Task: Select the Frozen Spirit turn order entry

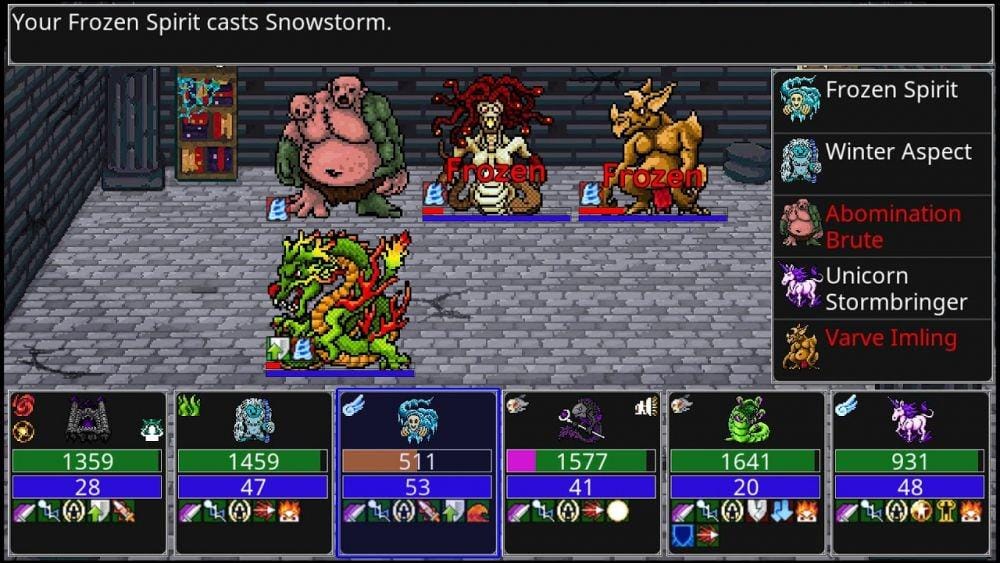Action: [x=883, y=101]
